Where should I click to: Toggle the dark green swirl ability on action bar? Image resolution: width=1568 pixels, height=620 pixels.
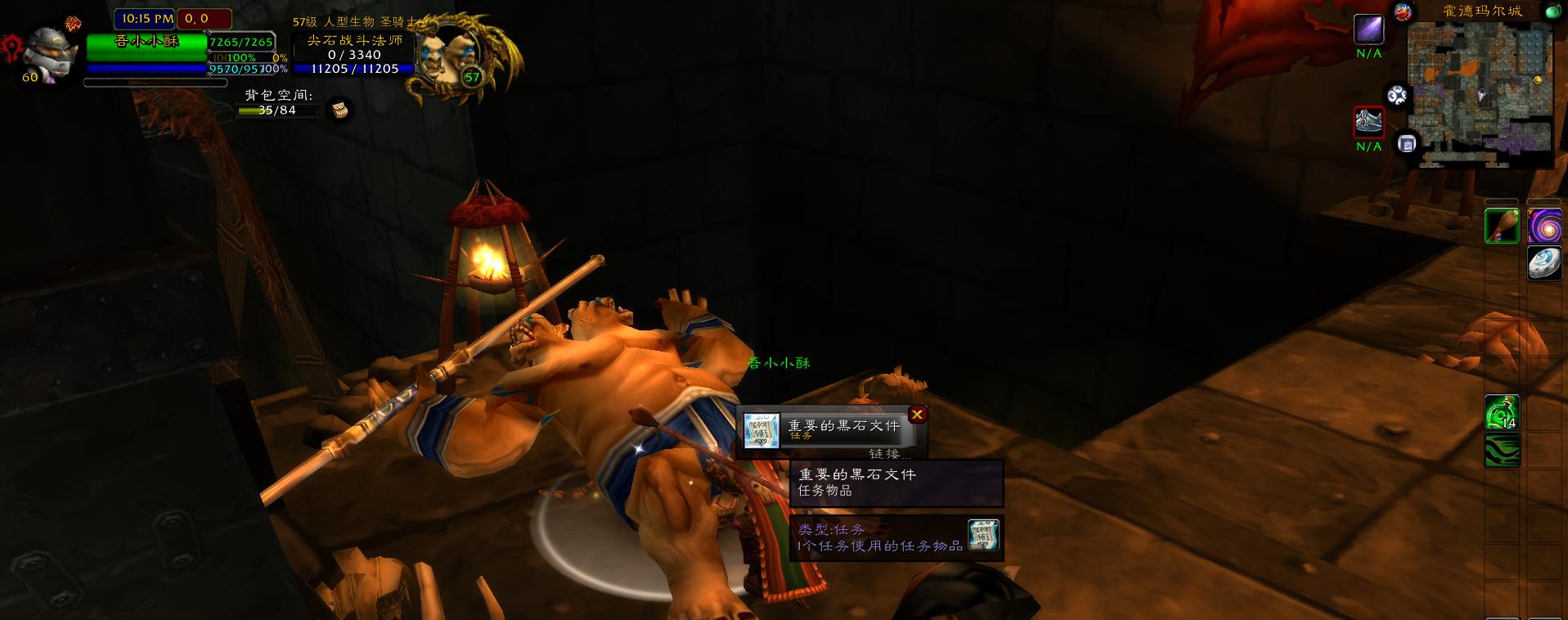click(x=1502, y=448)
